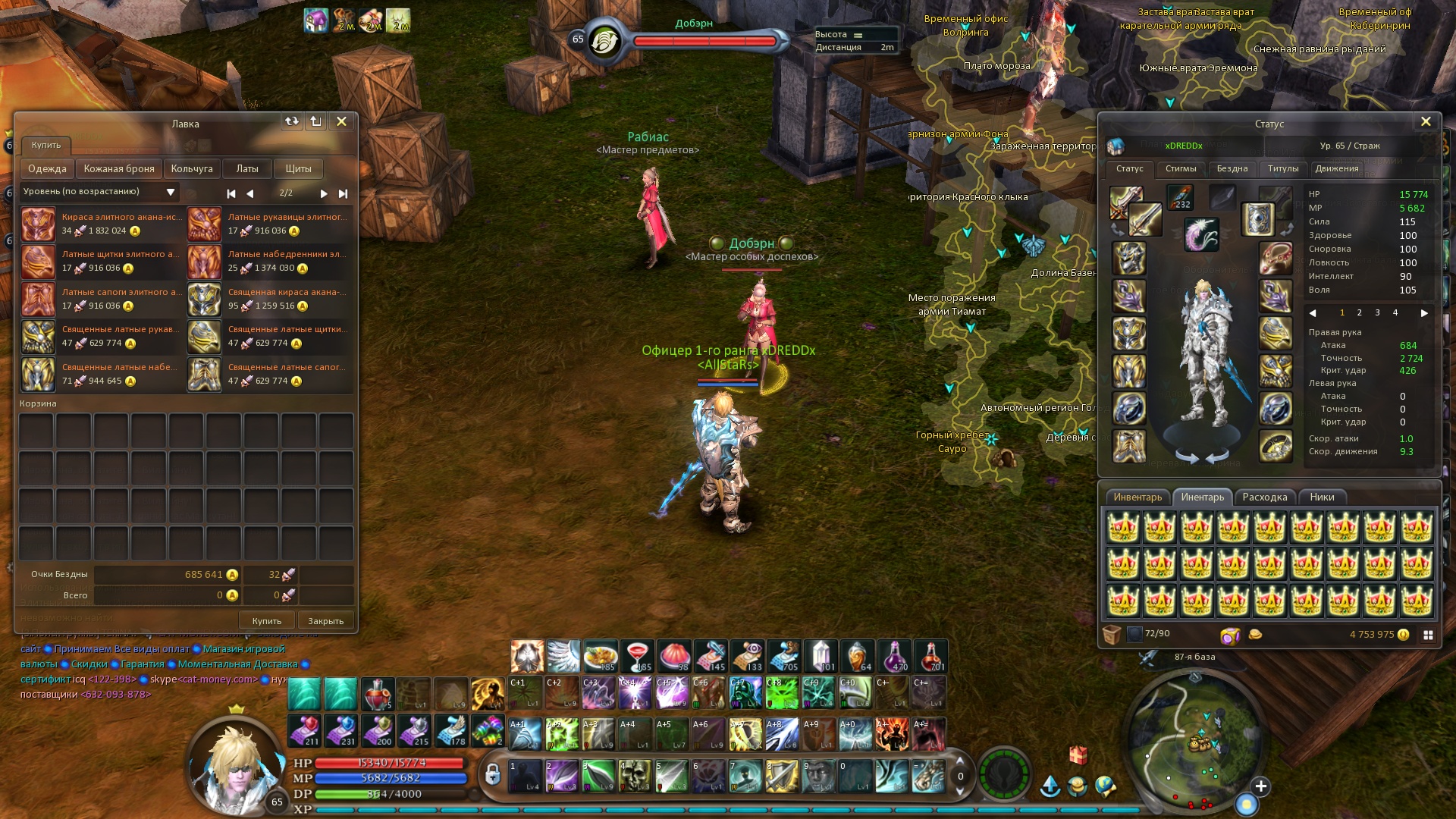Open the Титулы tab
This screenshot has width=1456, height=819.
click(1283, 168)
